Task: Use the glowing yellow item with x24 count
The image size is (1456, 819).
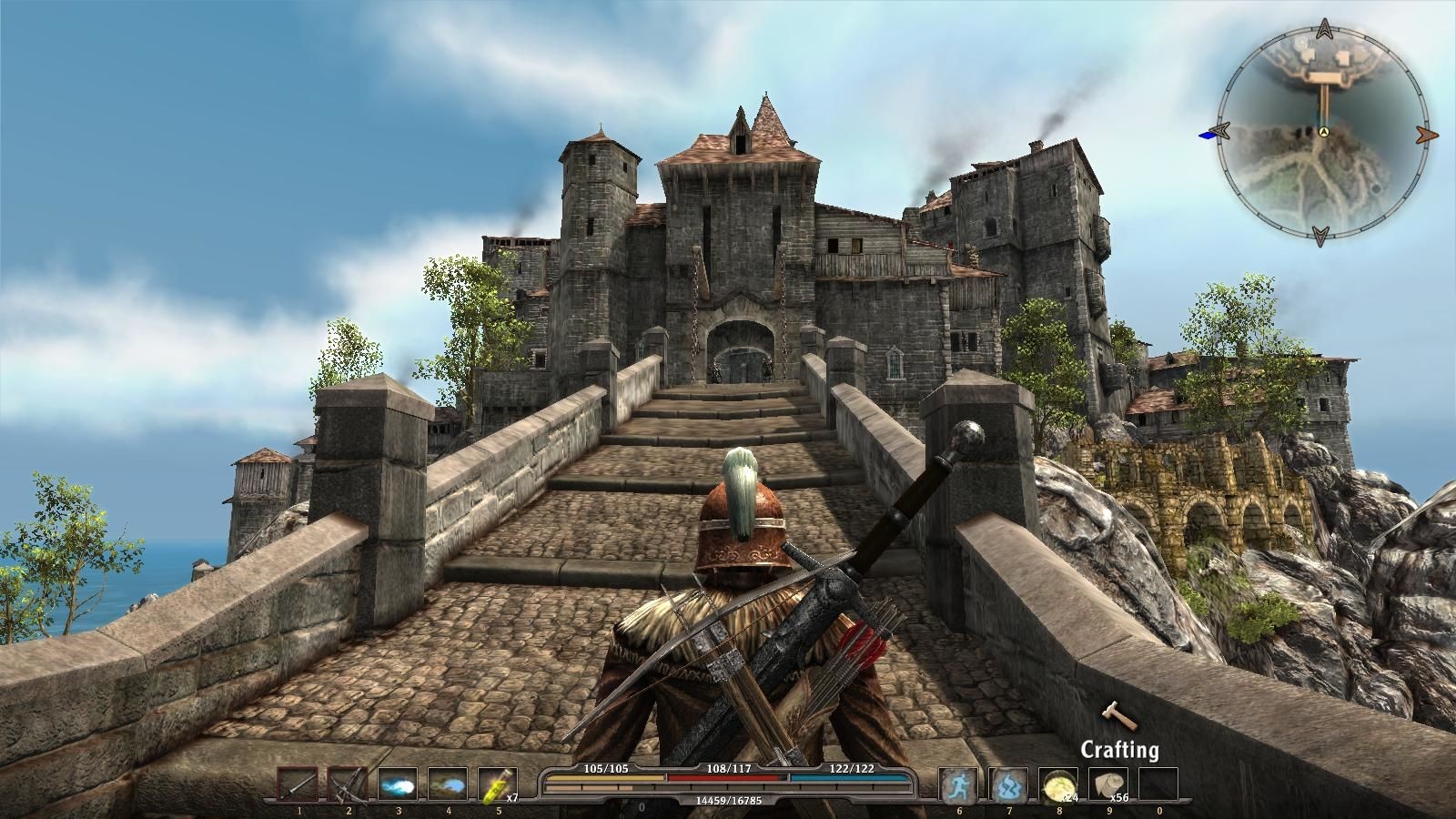Action: click(1059, 784)
